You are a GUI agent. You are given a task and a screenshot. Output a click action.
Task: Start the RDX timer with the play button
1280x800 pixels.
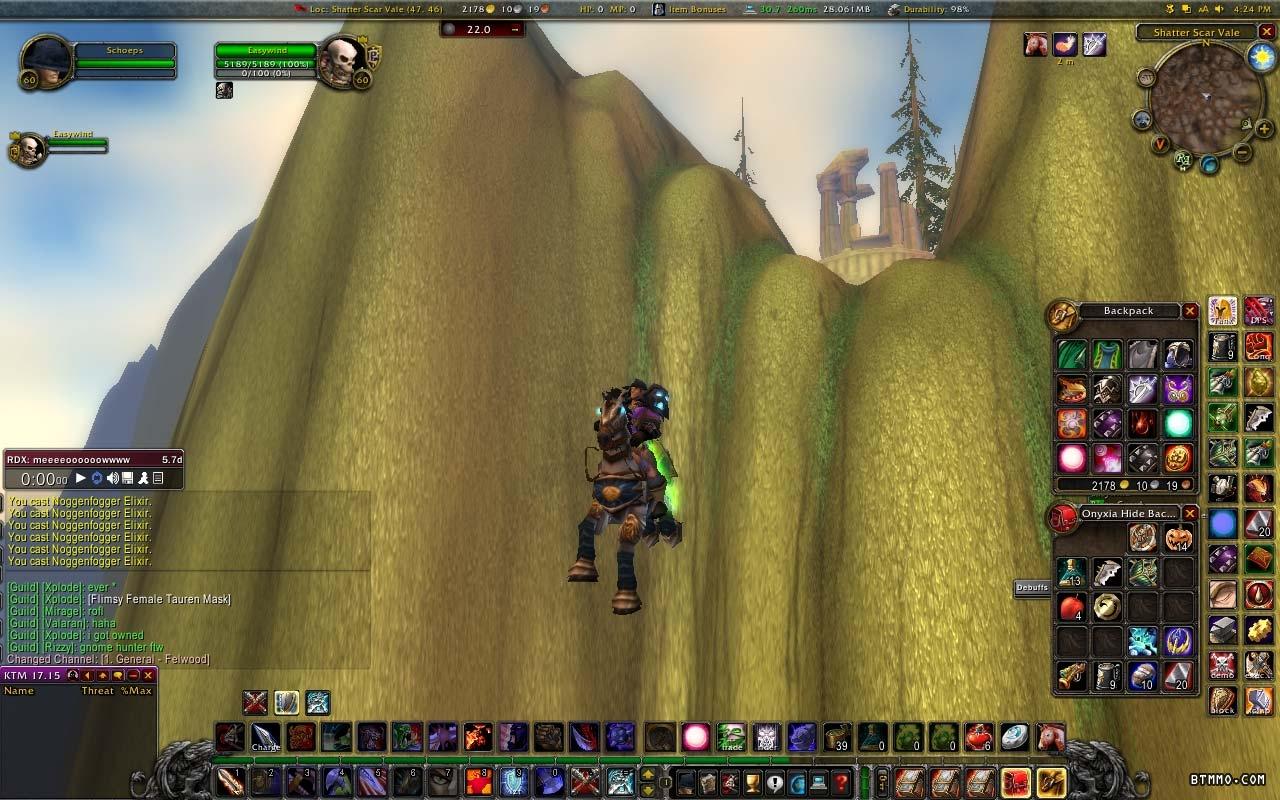click(x=81, y=479)
